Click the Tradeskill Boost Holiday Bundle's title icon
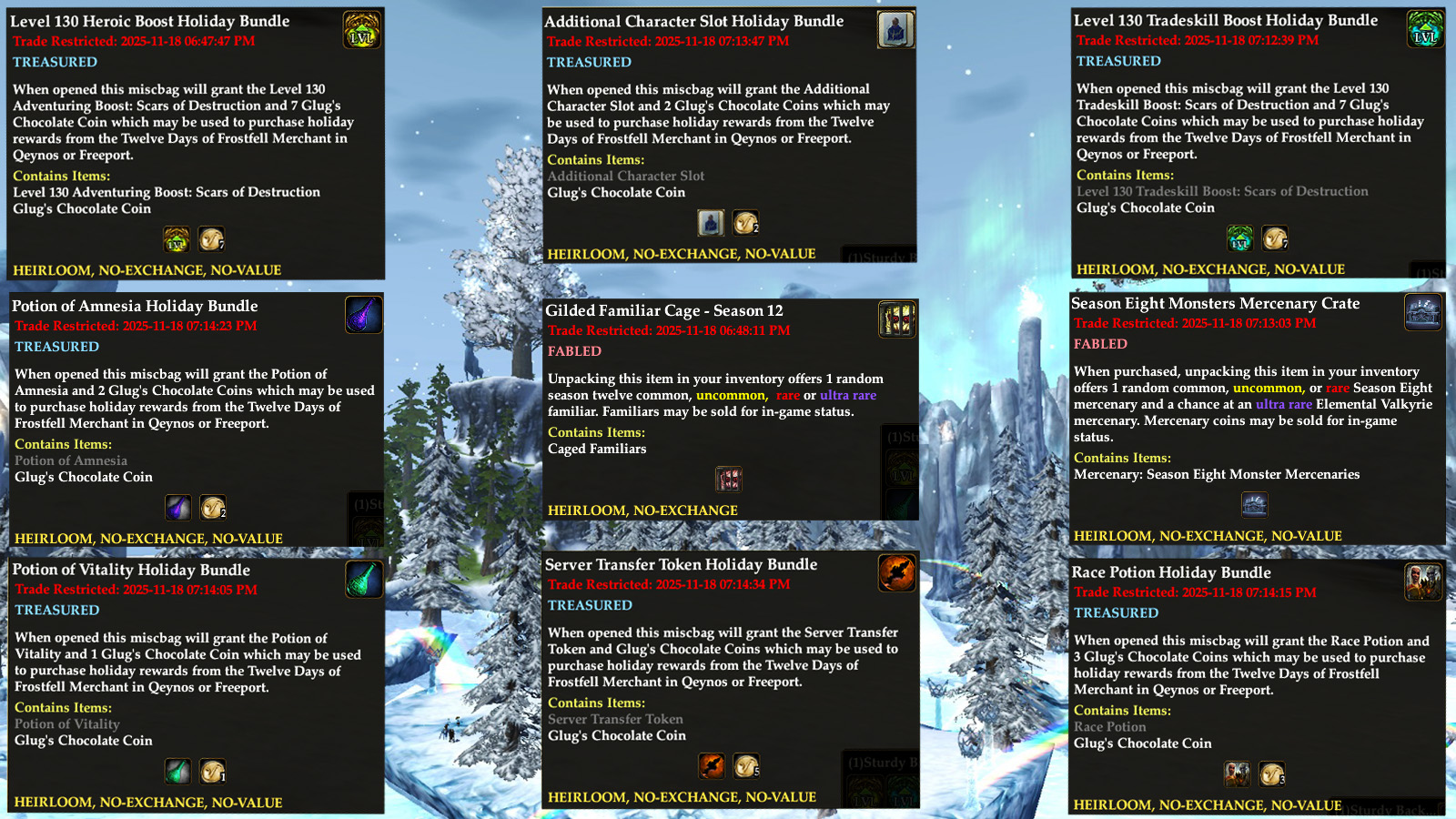Image resolution: width=1456 pixels, height=819 pixels. (1425, 29)
